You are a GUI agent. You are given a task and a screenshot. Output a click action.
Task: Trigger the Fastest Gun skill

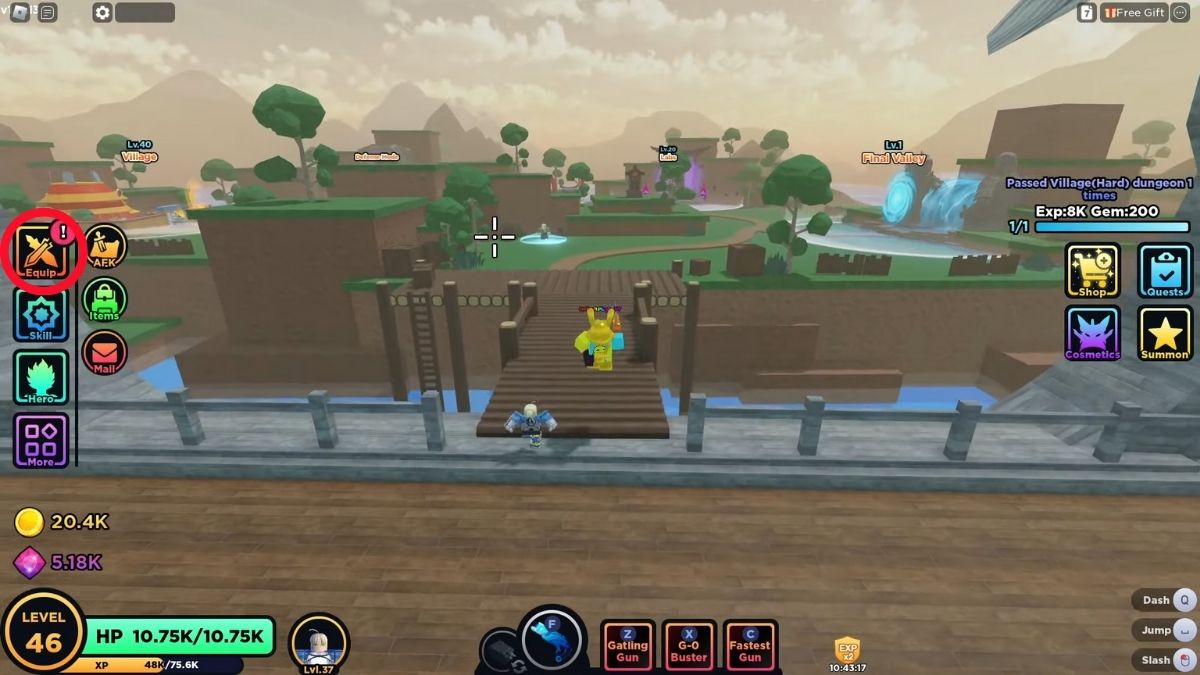[x=750, y=646]
